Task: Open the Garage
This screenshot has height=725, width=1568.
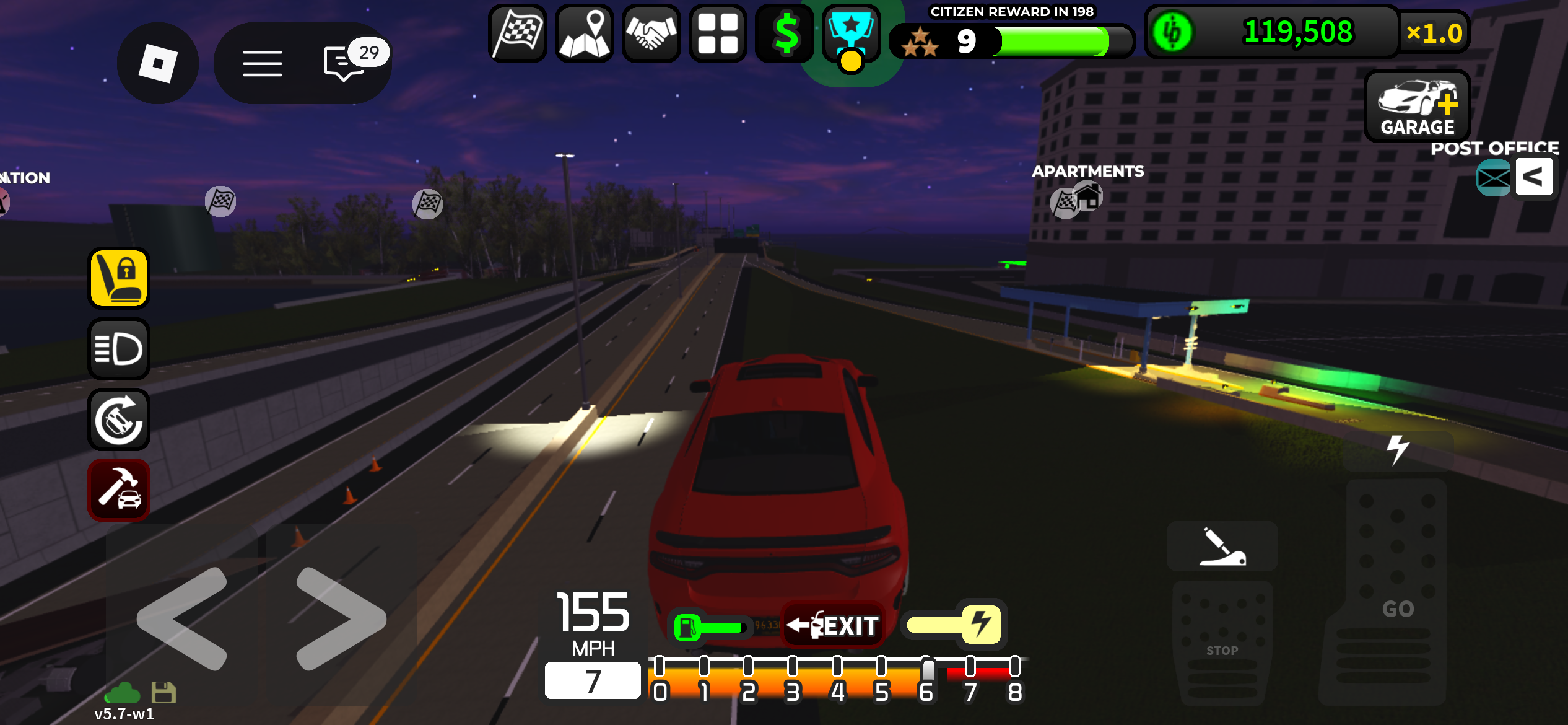Action: [x=1417, y=107]
